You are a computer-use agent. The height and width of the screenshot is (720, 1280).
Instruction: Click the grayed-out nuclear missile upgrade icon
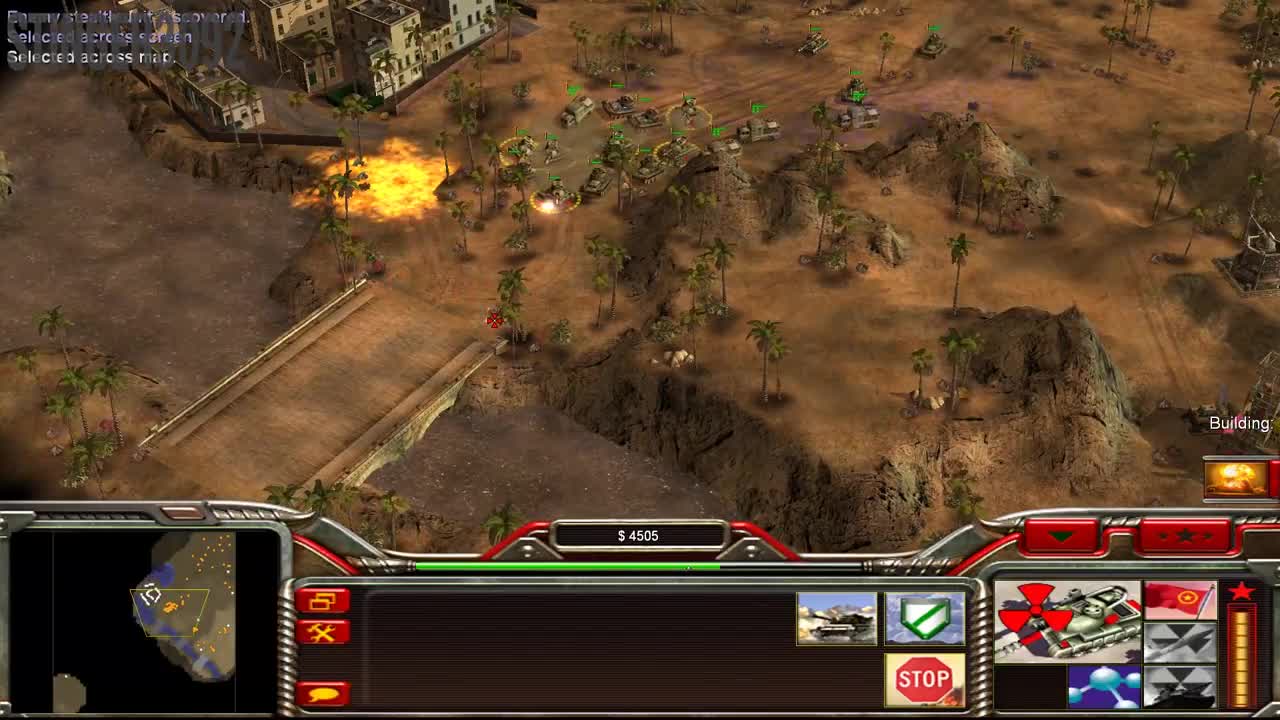point(1180,643)
